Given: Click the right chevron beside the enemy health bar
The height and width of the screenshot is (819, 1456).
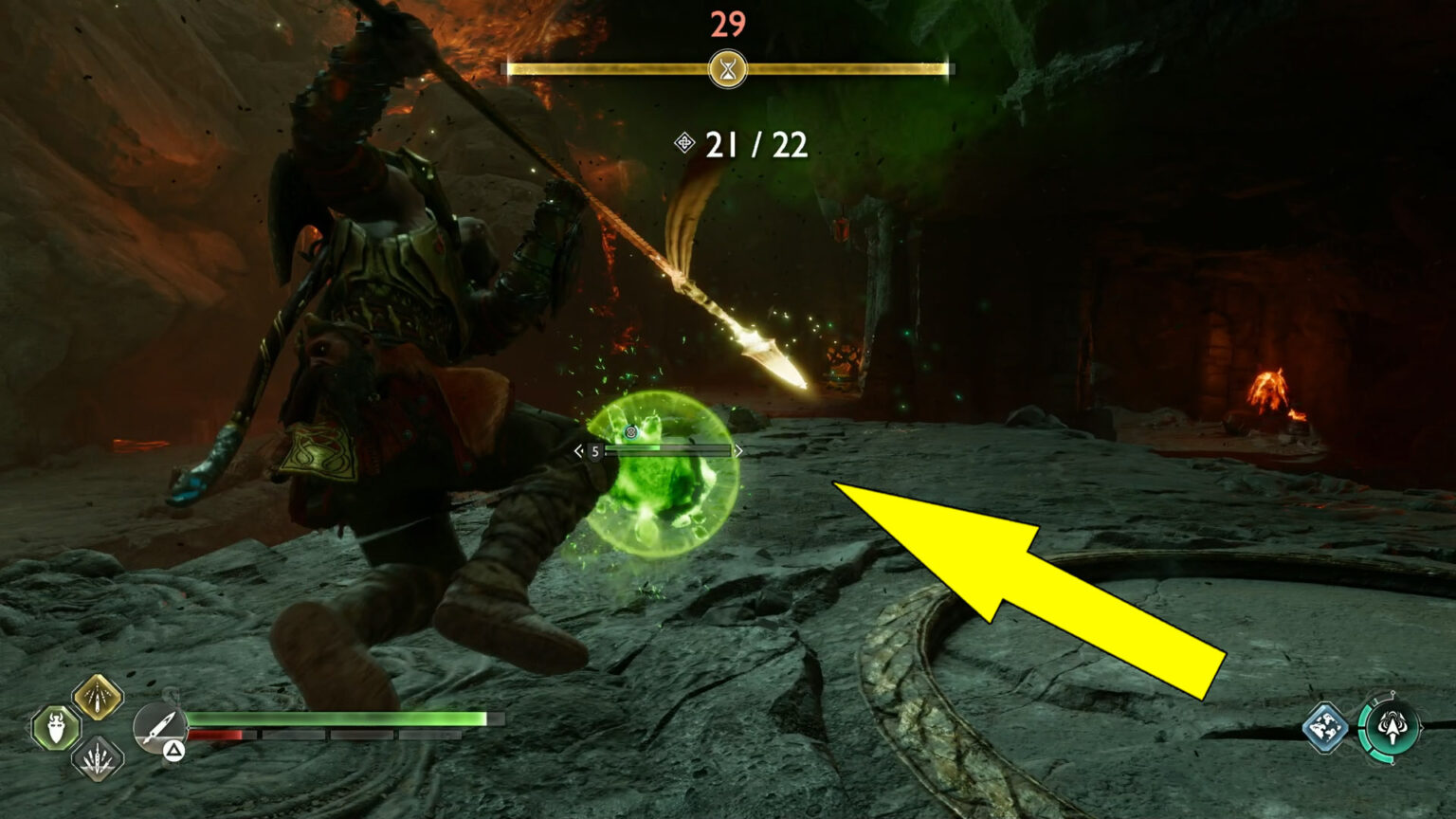Looking at the screenshot, I should pyautogui.click(x=739, y=450).
